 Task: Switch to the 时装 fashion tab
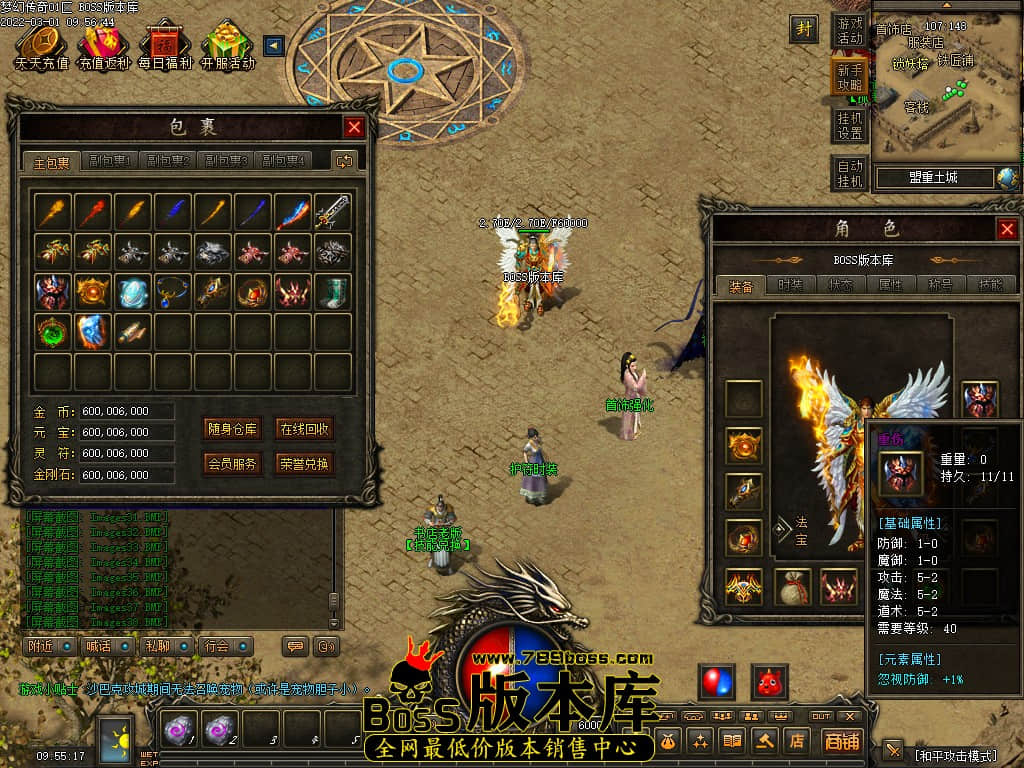(790, 285)
